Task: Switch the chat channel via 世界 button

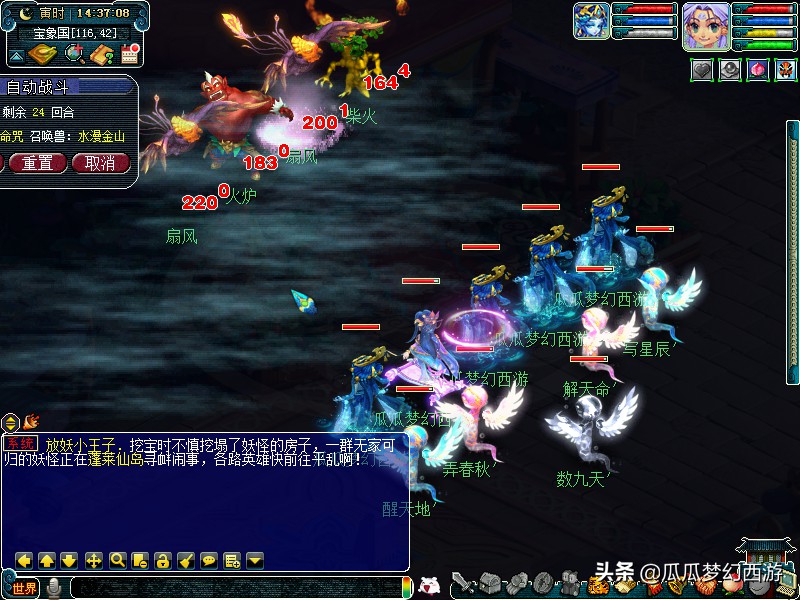Action: pos(24,588)
